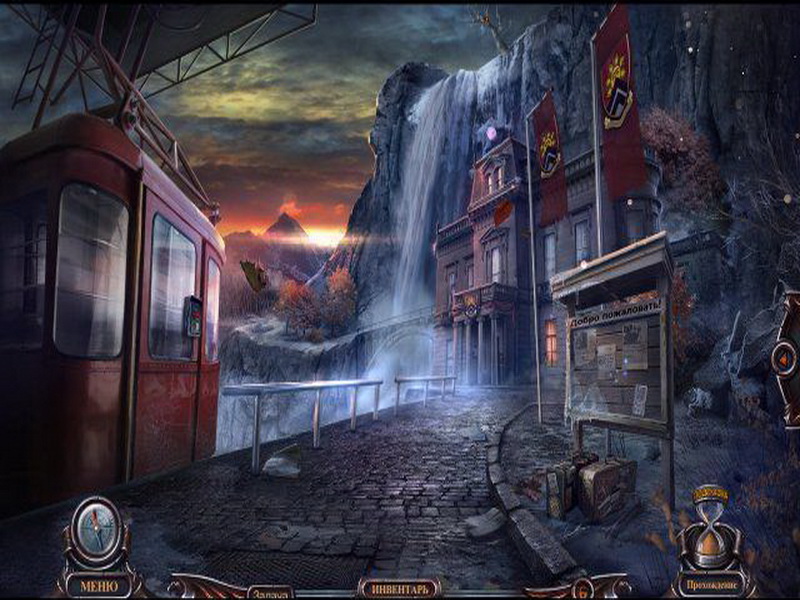The width and height of the screenshot is (800, 600).
Task: Open the Прохождение strategy guide
Action: point(714,584)
